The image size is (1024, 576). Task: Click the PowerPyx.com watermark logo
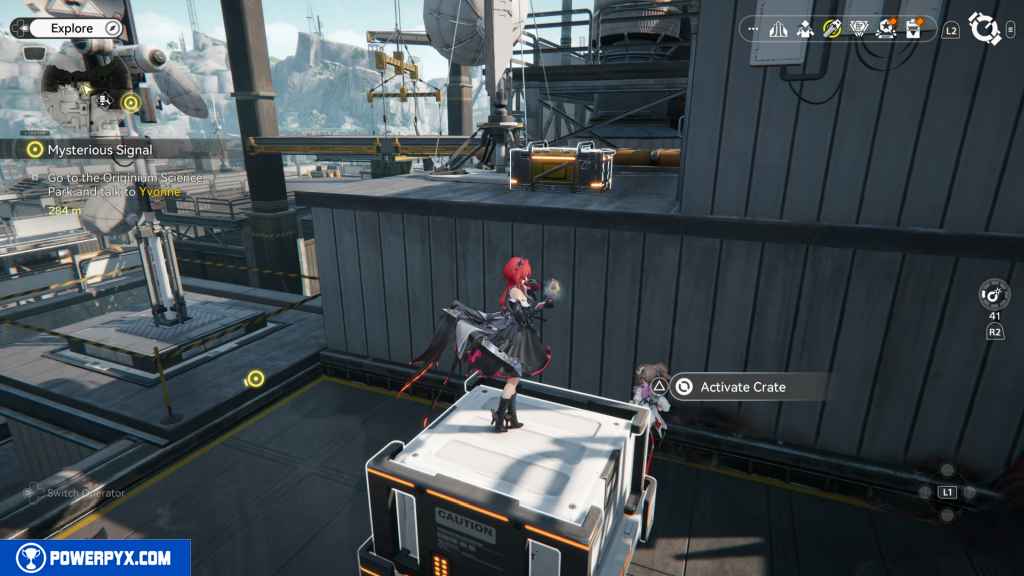click(x=95, y=558)
